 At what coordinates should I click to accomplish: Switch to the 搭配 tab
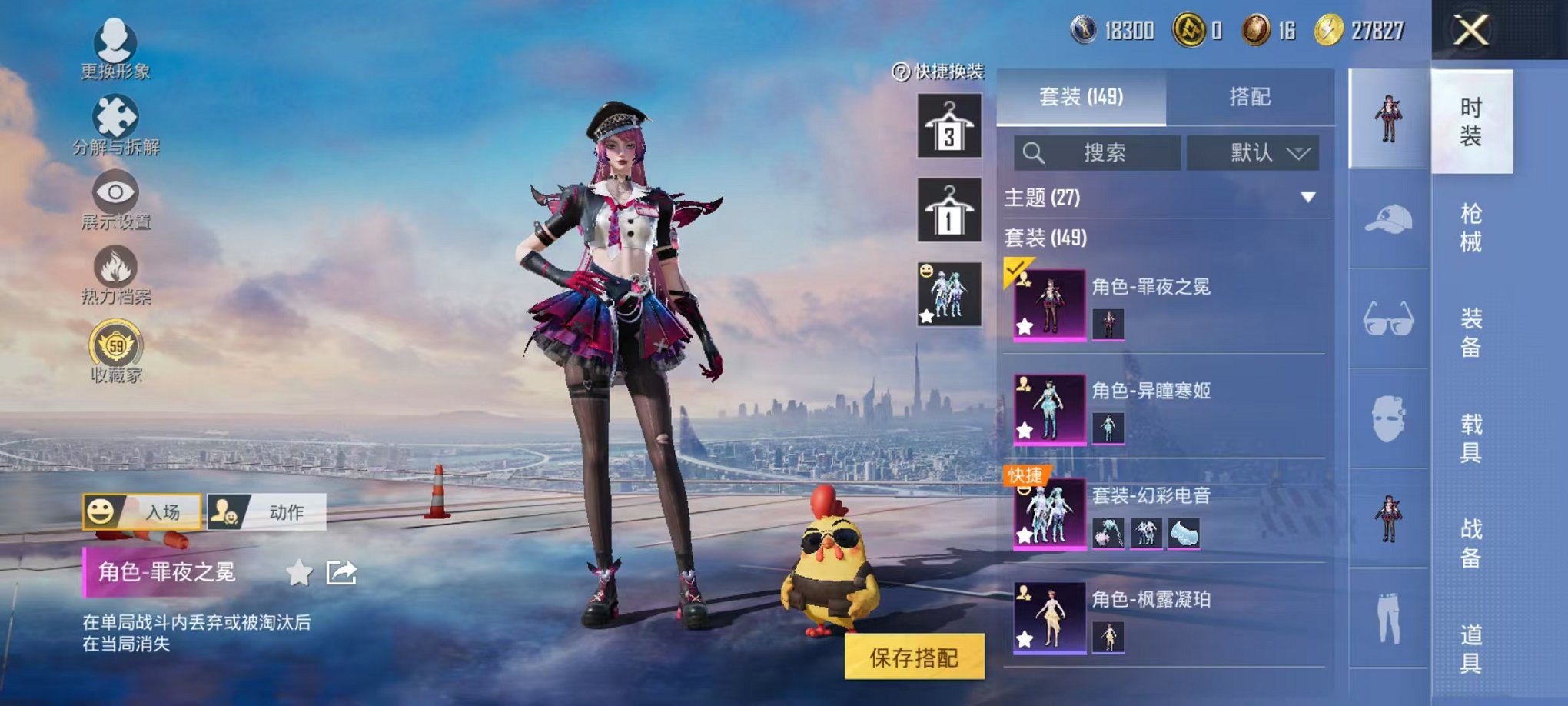click(1251, 96)
